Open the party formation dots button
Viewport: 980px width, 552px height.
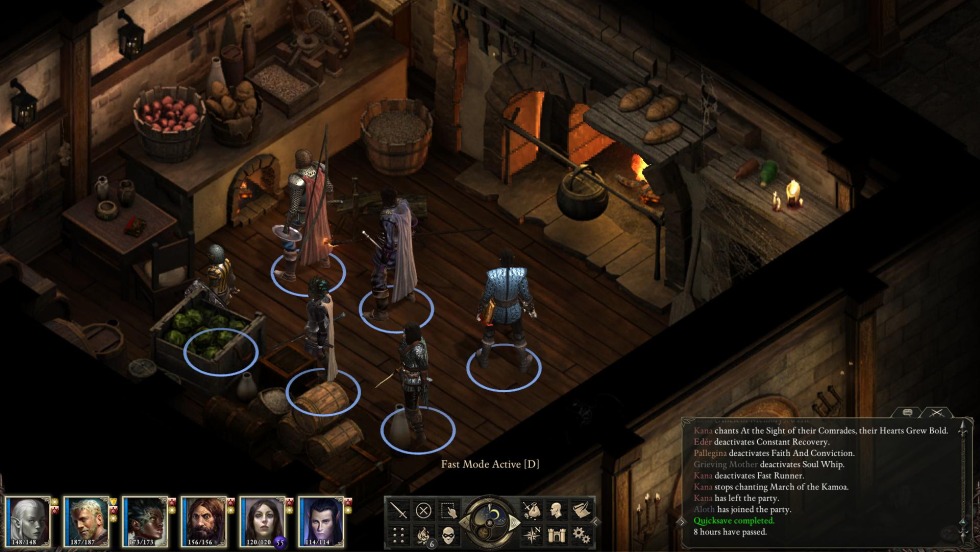point(398,534)
